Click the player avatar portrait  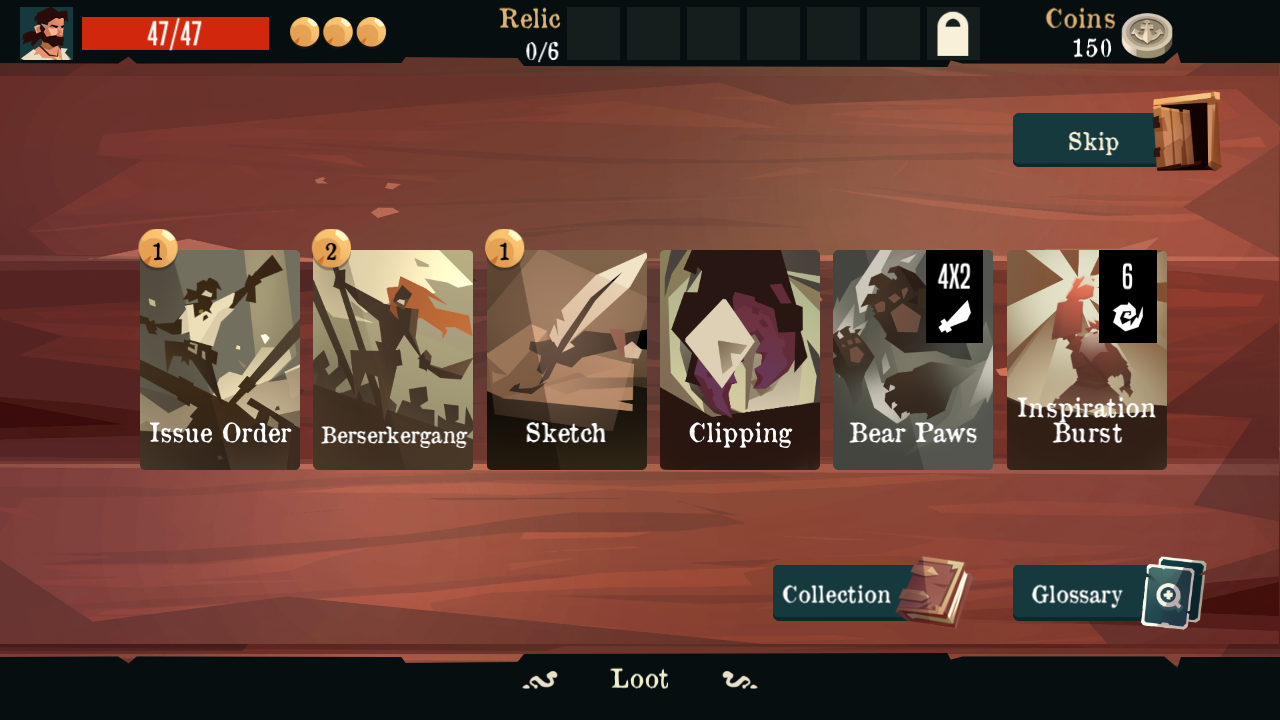[x=45, y=32]
